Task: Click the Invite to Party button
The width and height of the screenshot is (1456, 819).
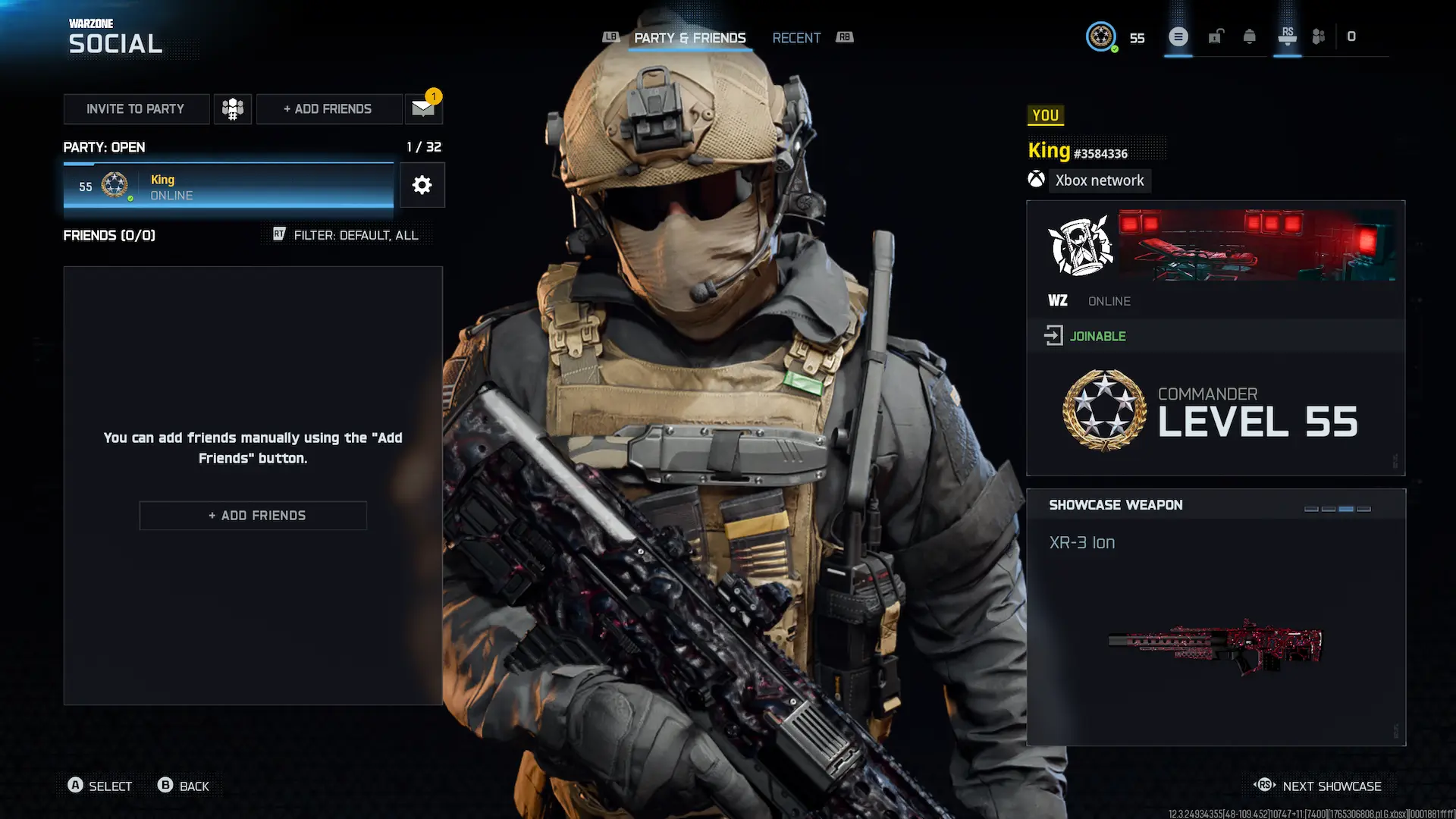Action: click(136, 108)
